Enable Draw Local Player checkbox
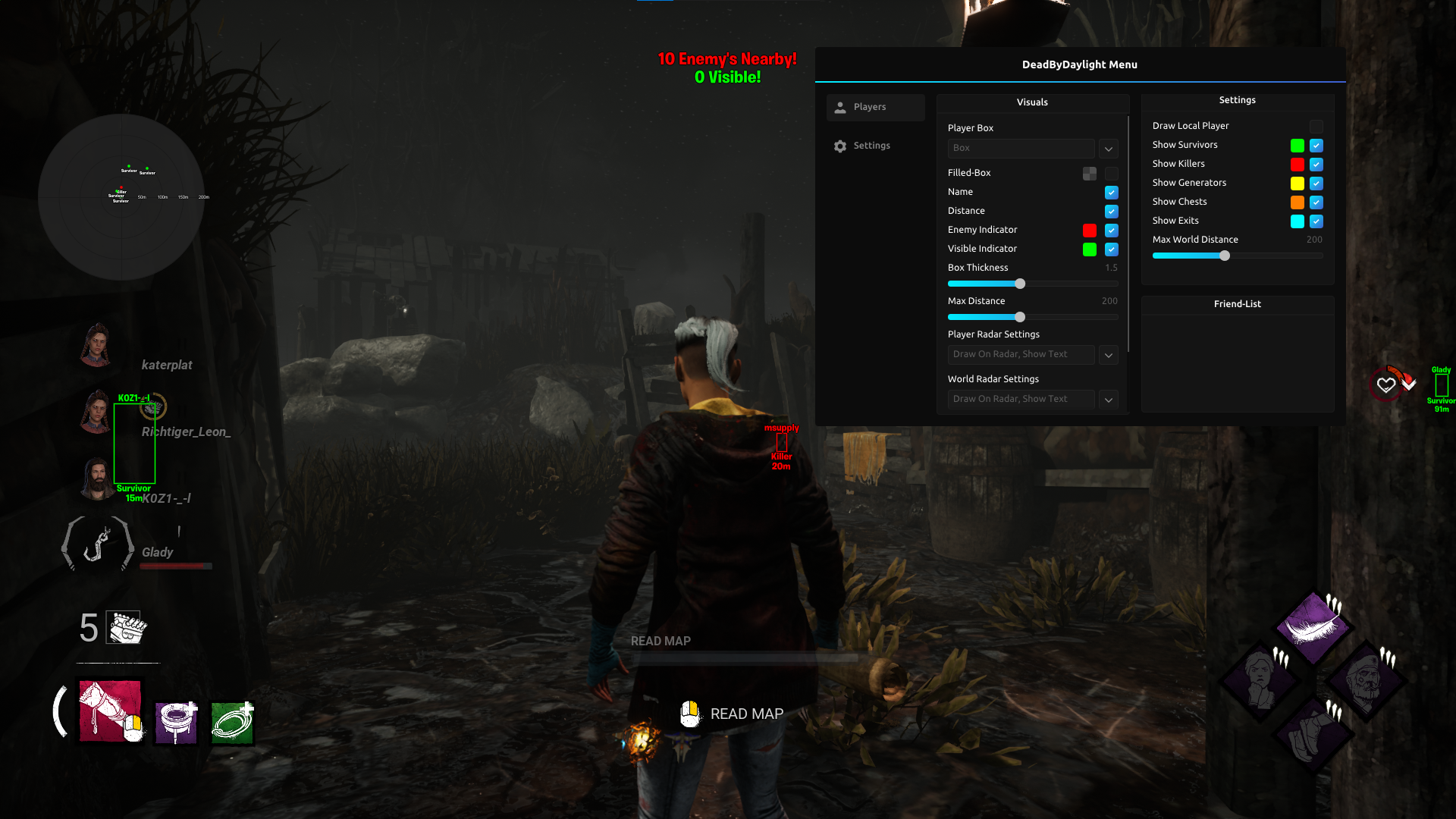Viewport: 1456px width, 819px height. (x=1316, y=127)
